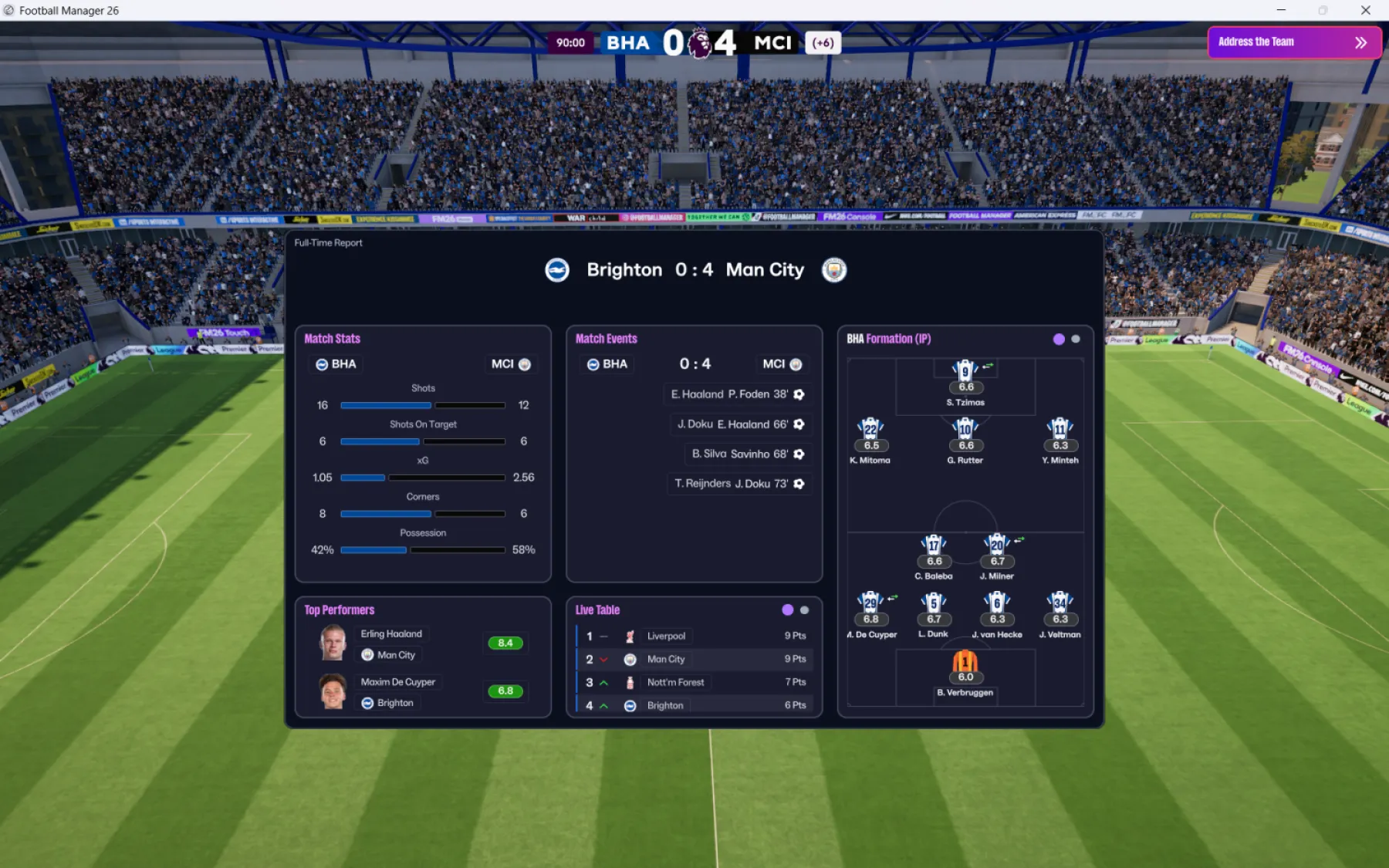Minimize the game window

point(1281,10)
